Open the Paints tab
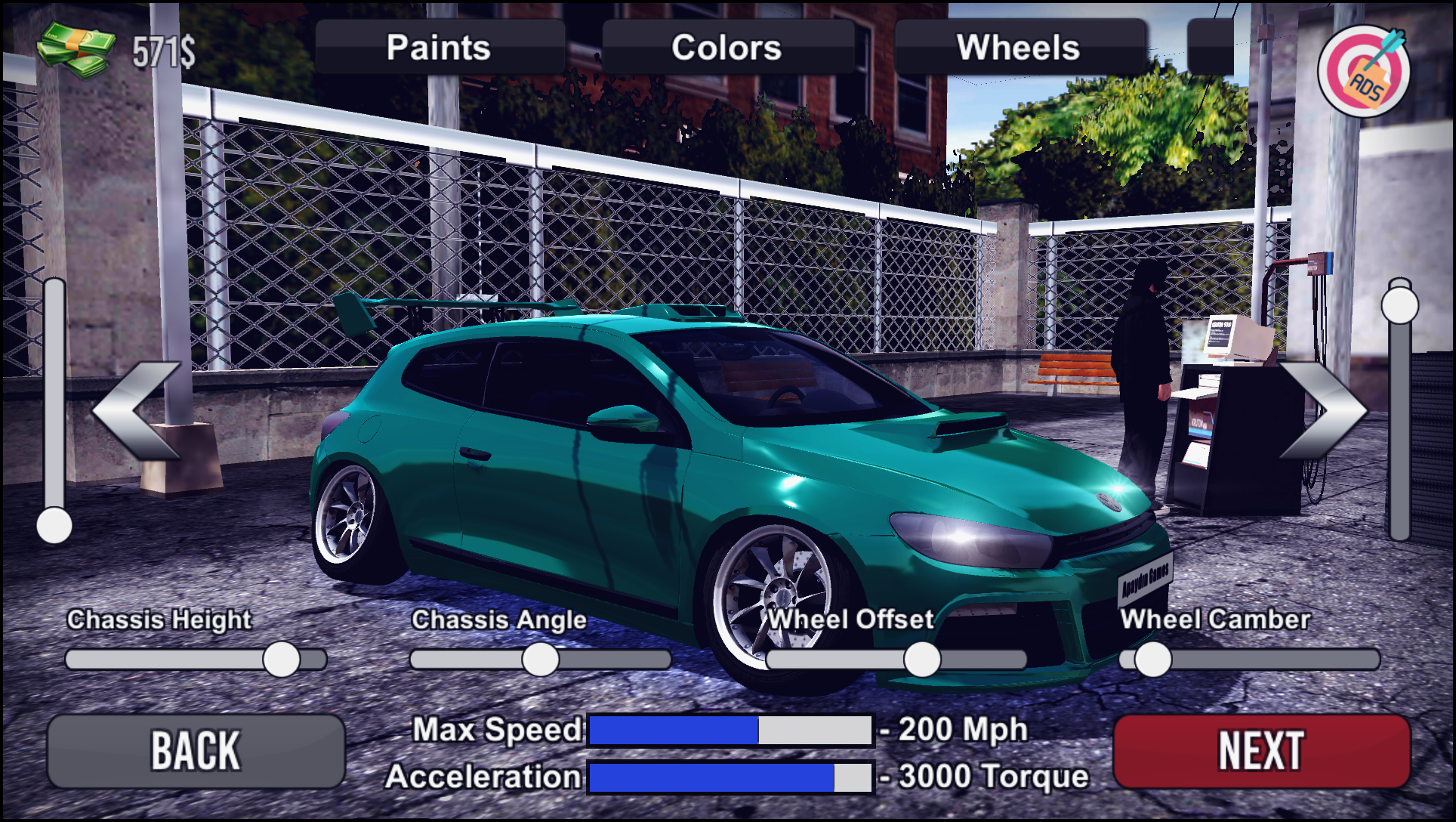This screenshot has height=822, width=1456. click(438, 47)
